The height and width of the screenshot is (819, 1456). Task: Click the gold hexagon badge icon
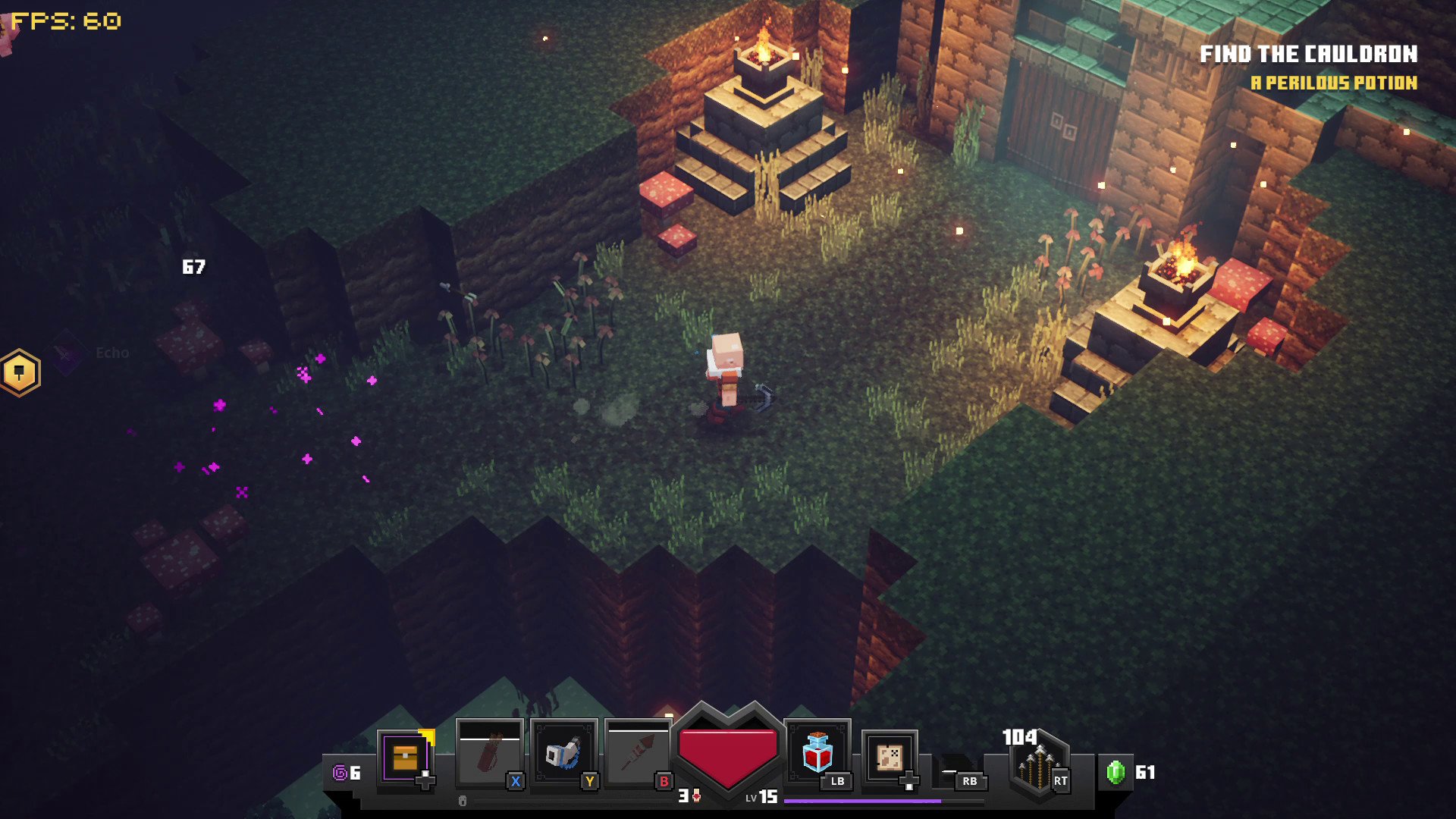(x=20, y=372)
